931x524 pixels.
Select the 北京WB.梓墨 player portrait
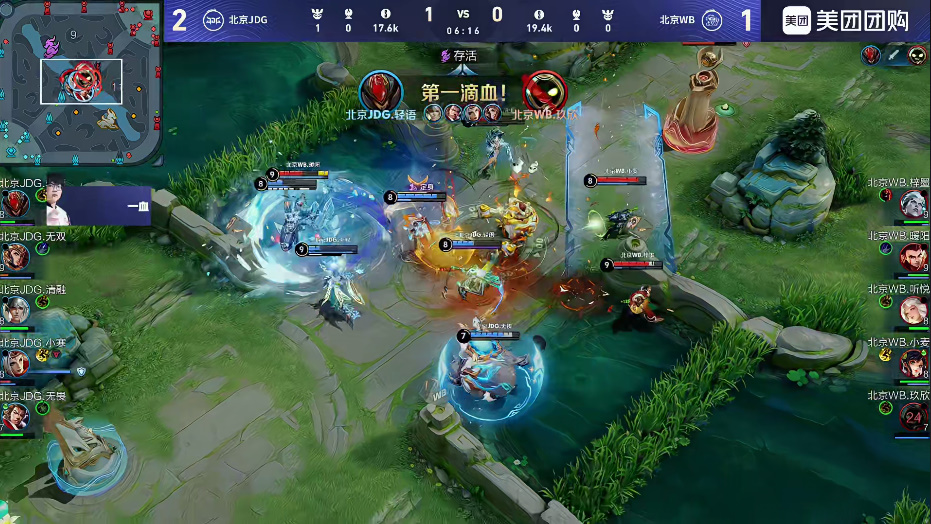(913, 205)
